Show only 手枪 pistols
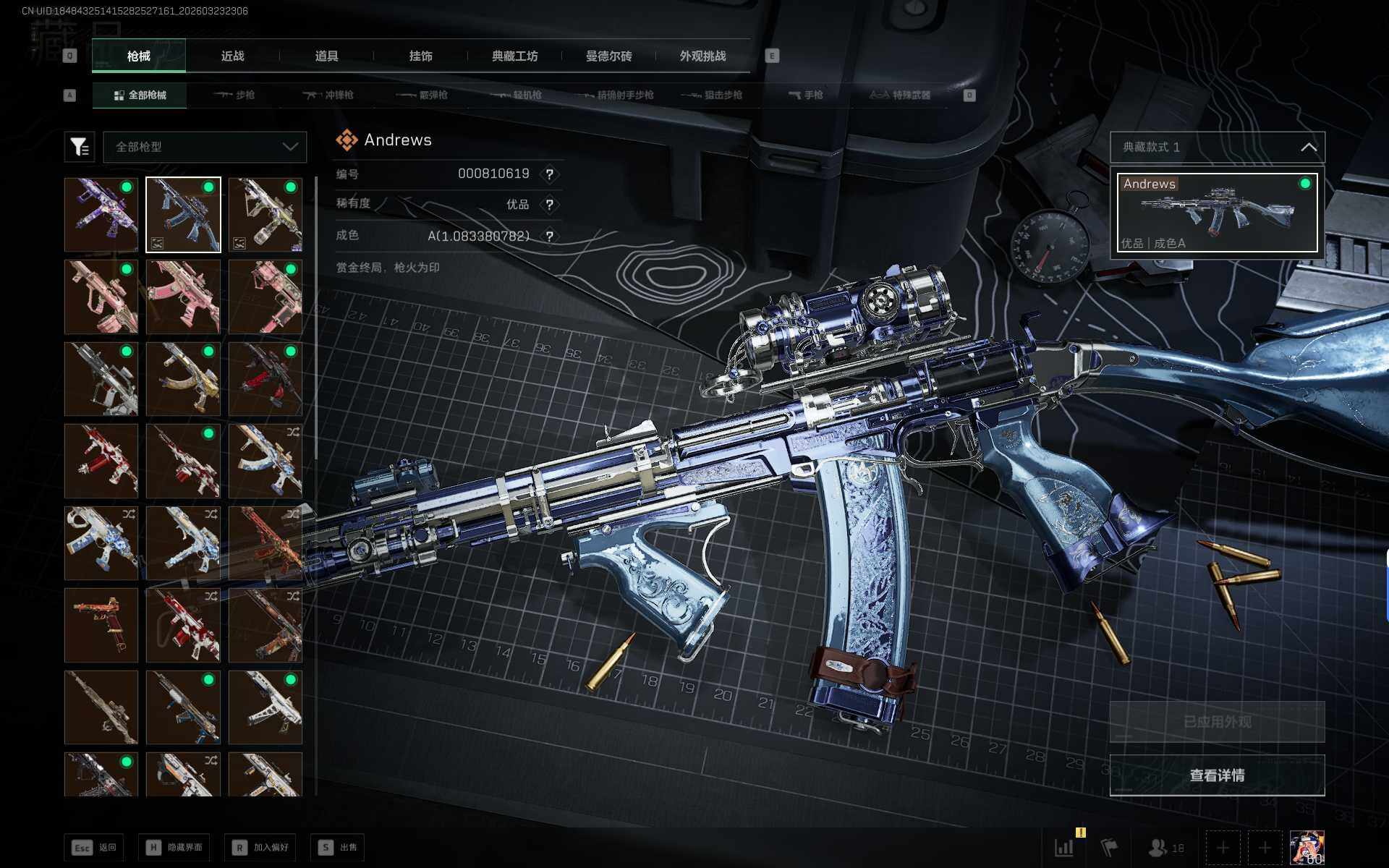The height and width of the screenshot is (868, 1389). pos(805,95)
